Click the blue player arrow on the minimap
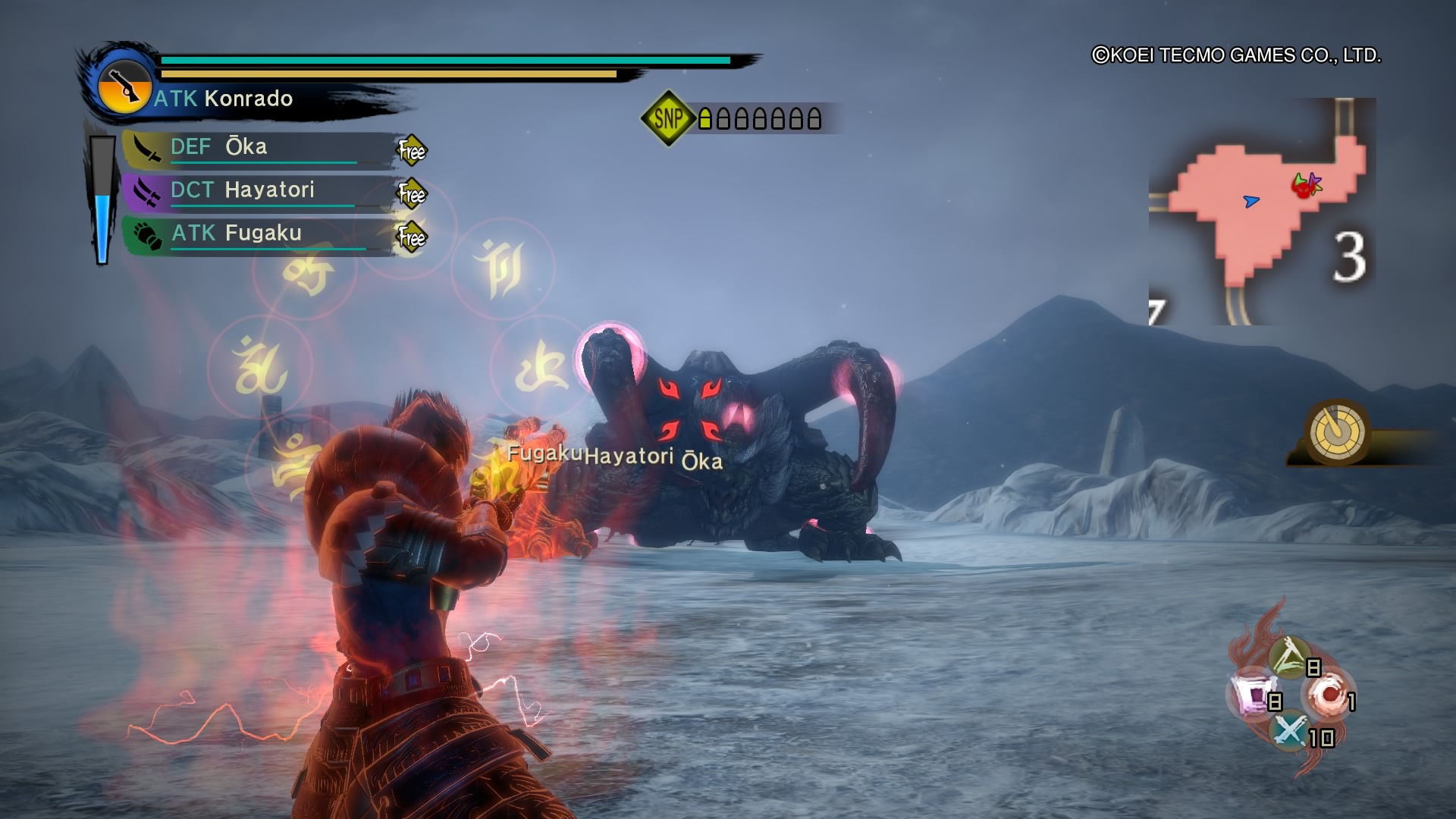This screenshot has height=819, width=1456. click(x=1251, y=201)
